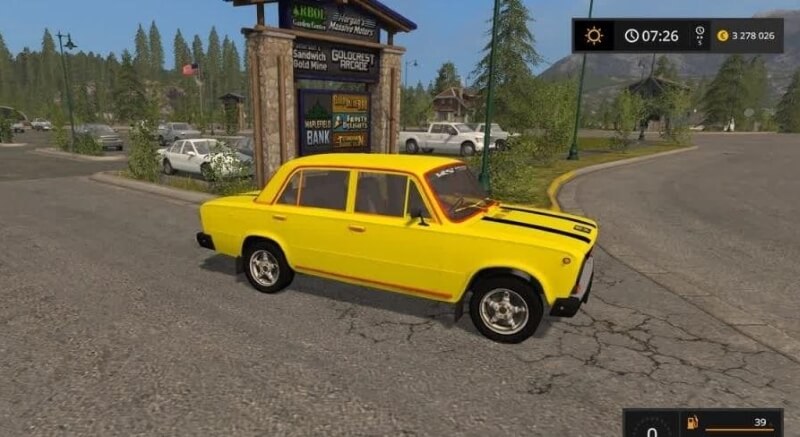Click the fuel pump icon
The height and width of the screenshot is (437, 800).
pyautogui.click(x=692, y=423)
